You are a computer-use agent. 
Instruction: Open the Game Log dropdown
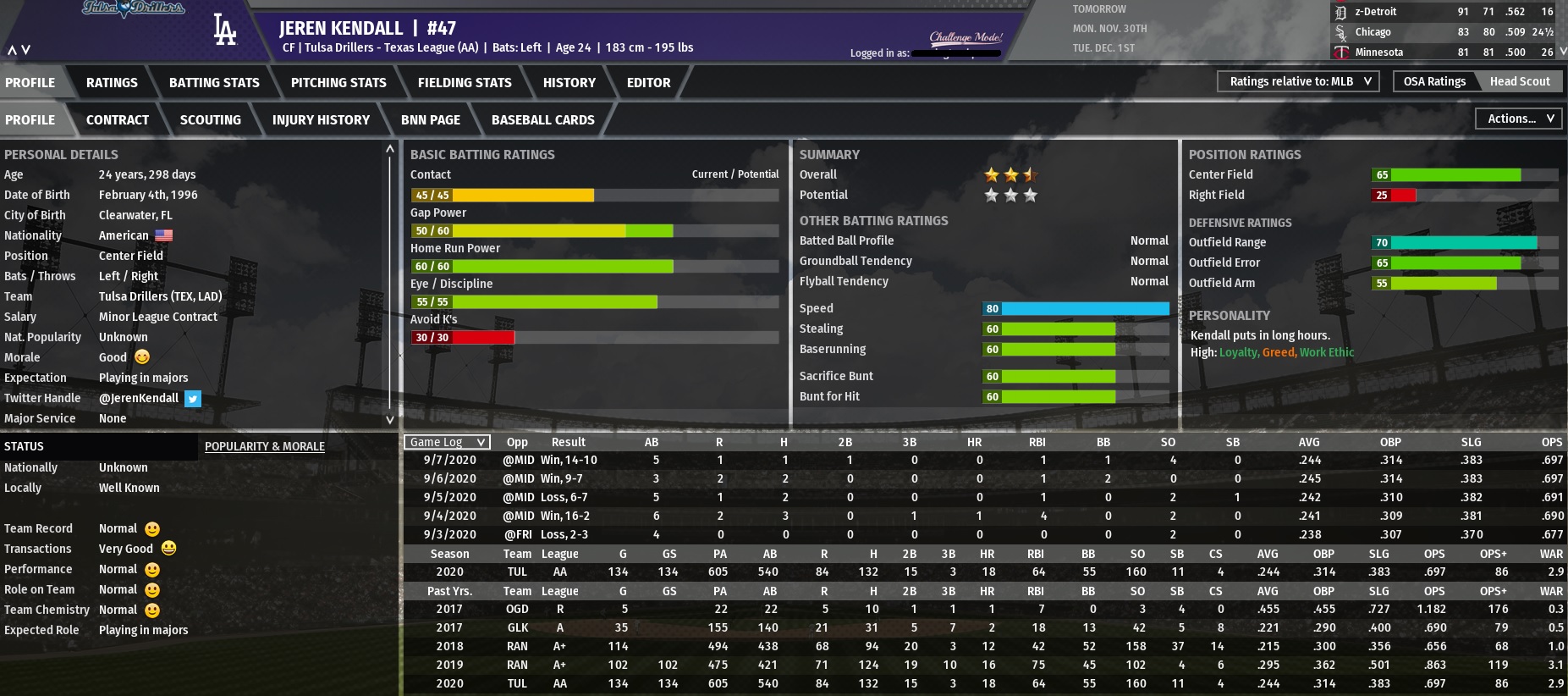tap(447, 442)
